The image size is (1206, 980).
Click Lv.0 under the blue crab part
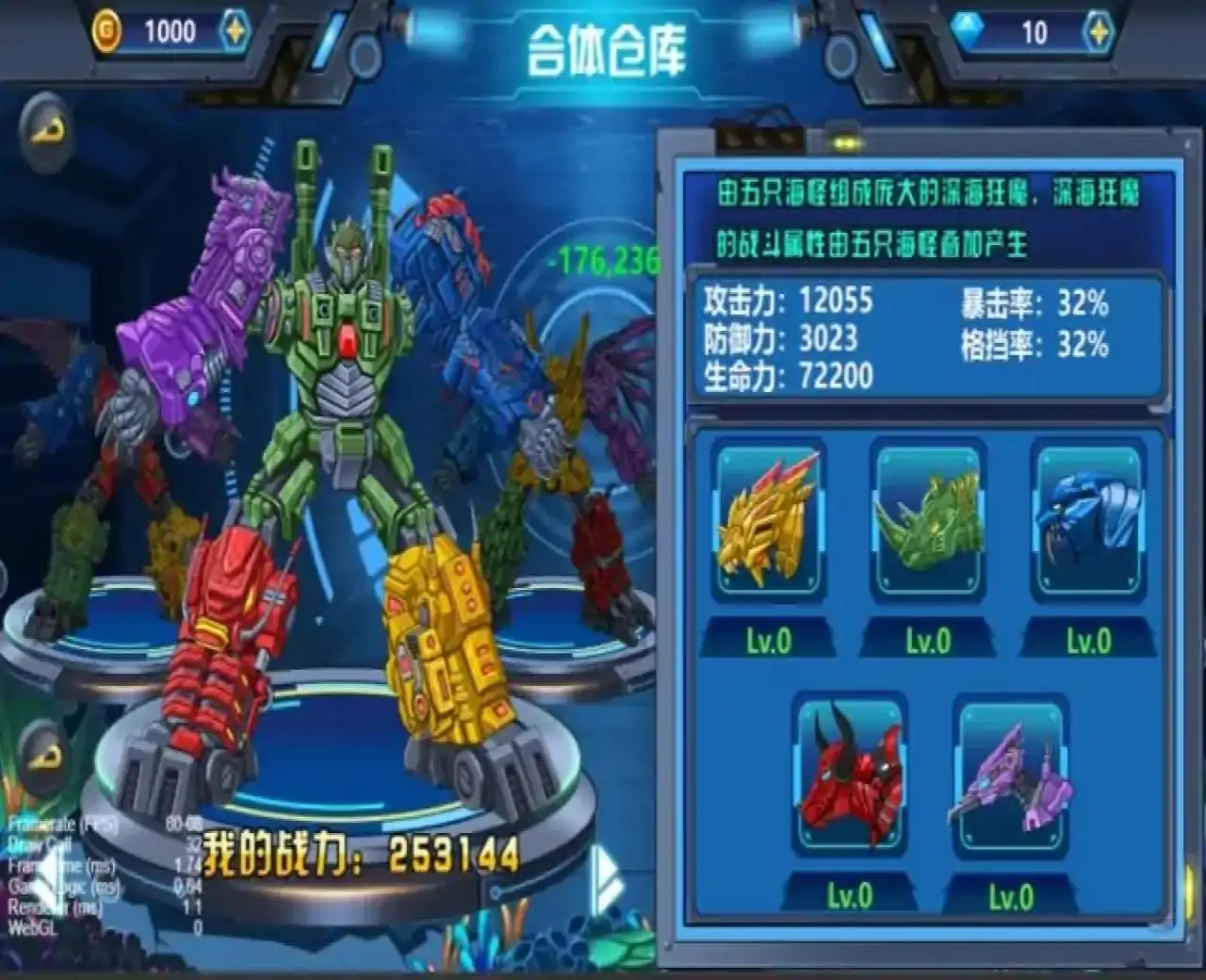tap(1088, 639)
